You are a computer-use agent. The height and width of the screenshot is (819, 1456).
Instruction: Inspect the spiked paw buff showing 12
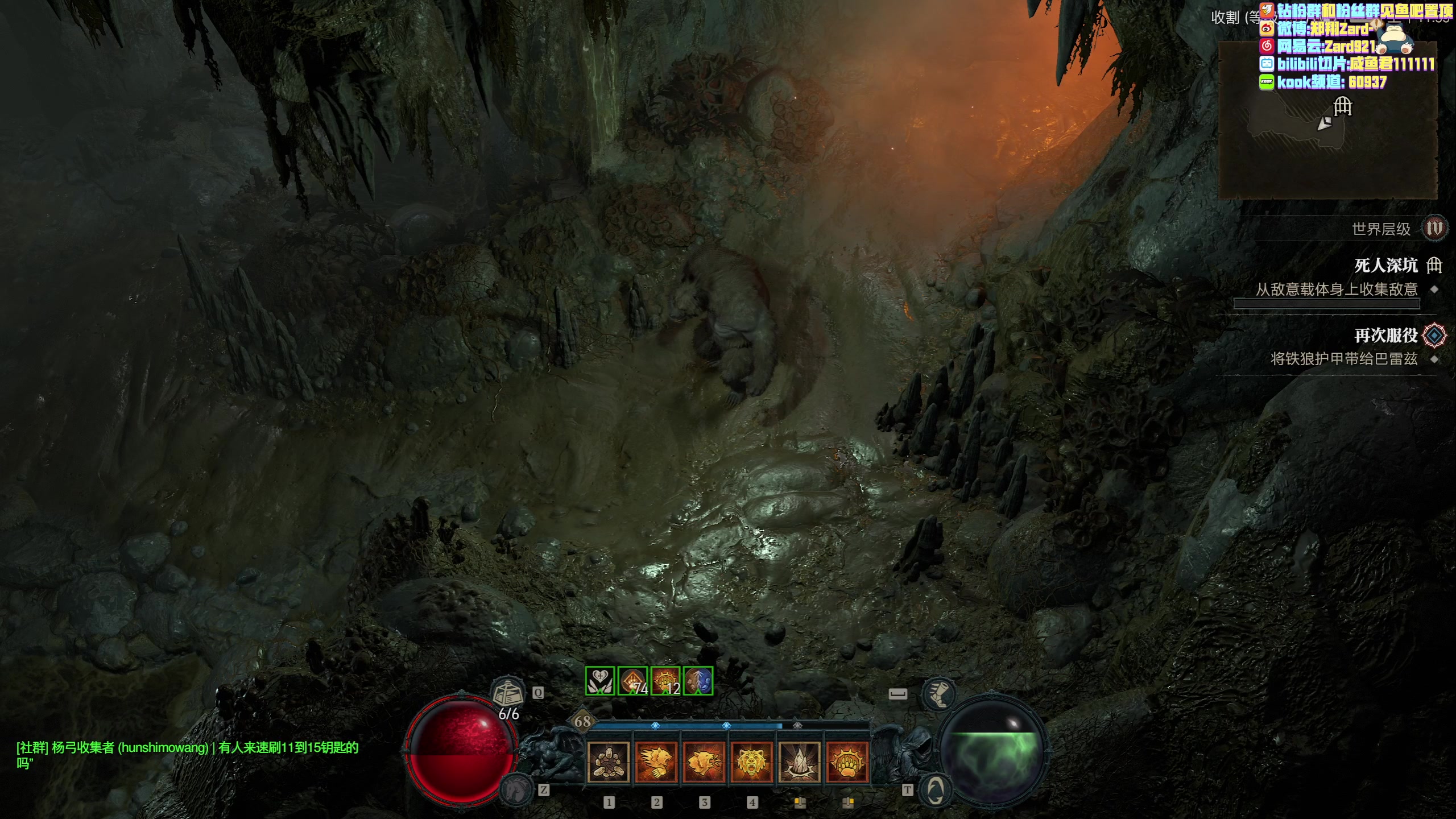pos(665,681)
